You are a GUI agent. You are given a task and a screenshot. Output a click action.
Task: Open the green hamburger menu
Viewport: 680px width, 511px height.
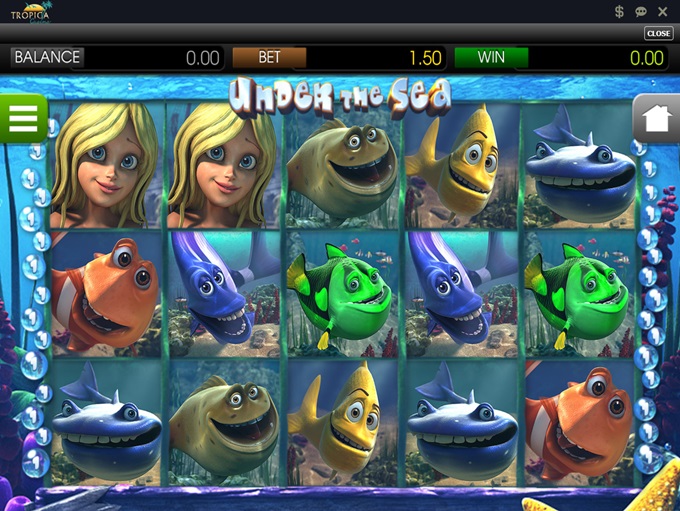22,119
